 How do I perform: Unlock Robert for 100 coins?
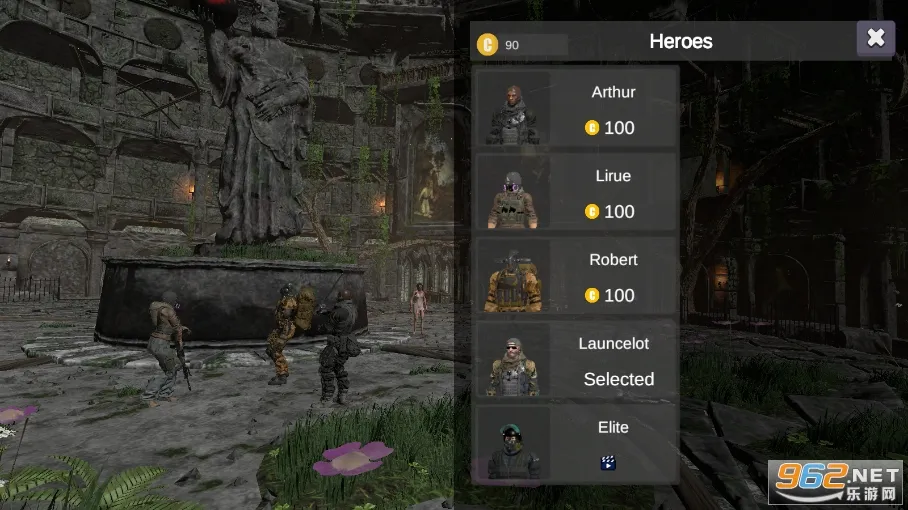(x=610, y=295)
